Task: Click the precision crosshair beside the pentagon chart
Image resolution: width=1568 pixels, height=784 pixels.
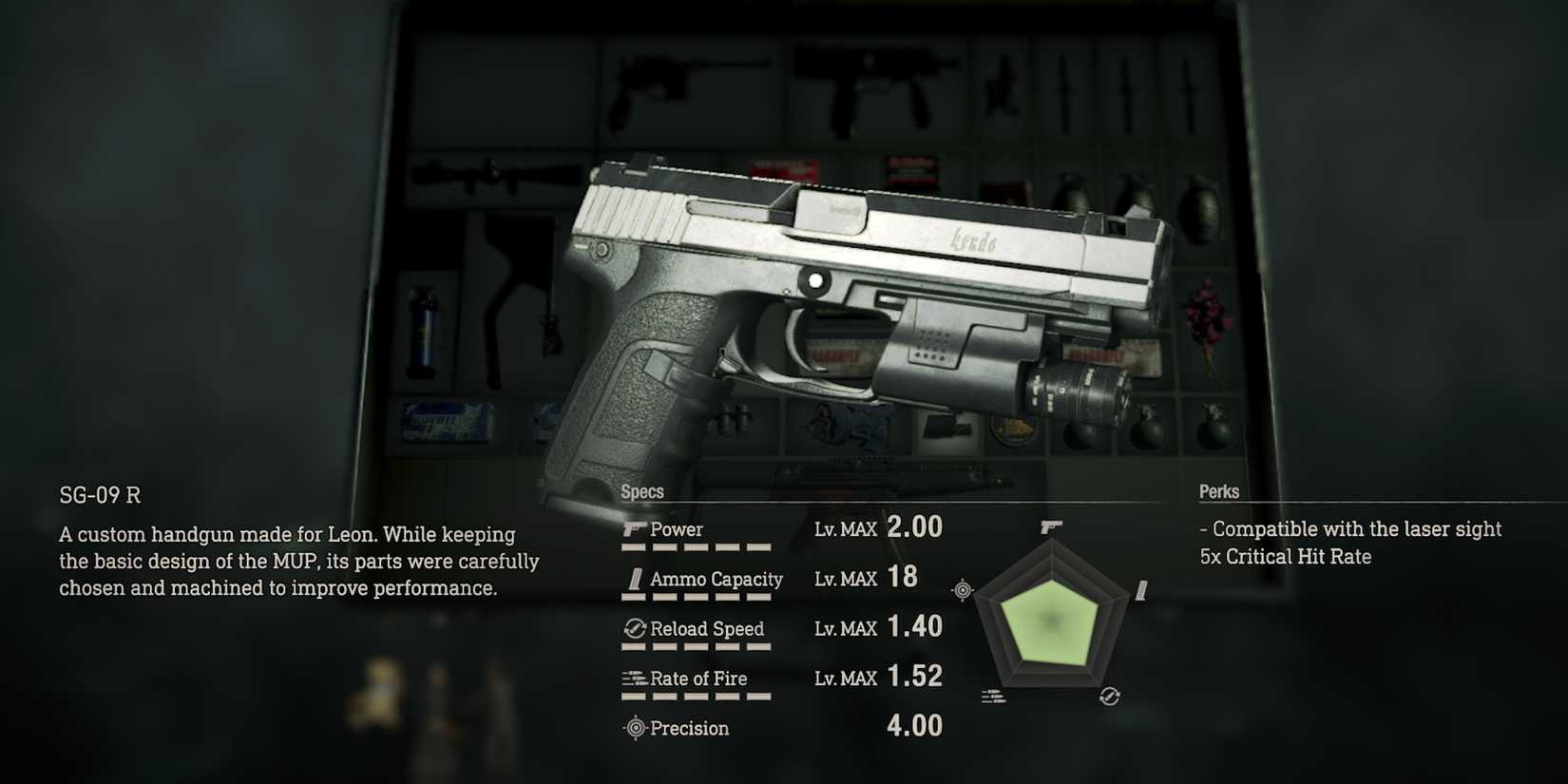Action: tap(961, 588)
